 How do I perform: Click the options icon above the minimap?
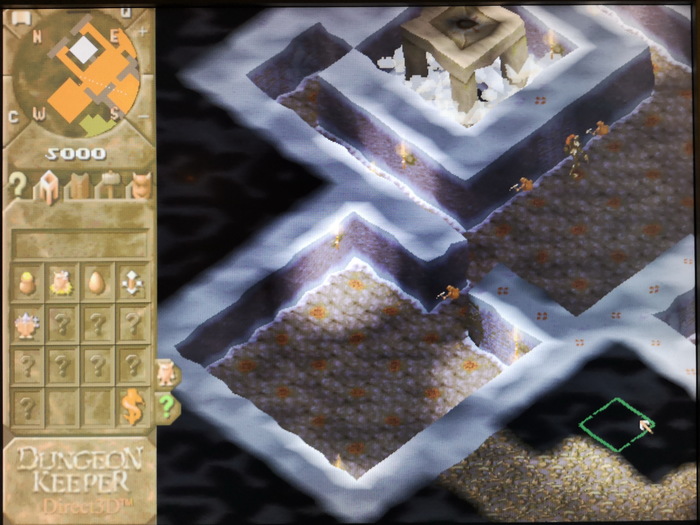pyautogui.click(x=20, y=17)
